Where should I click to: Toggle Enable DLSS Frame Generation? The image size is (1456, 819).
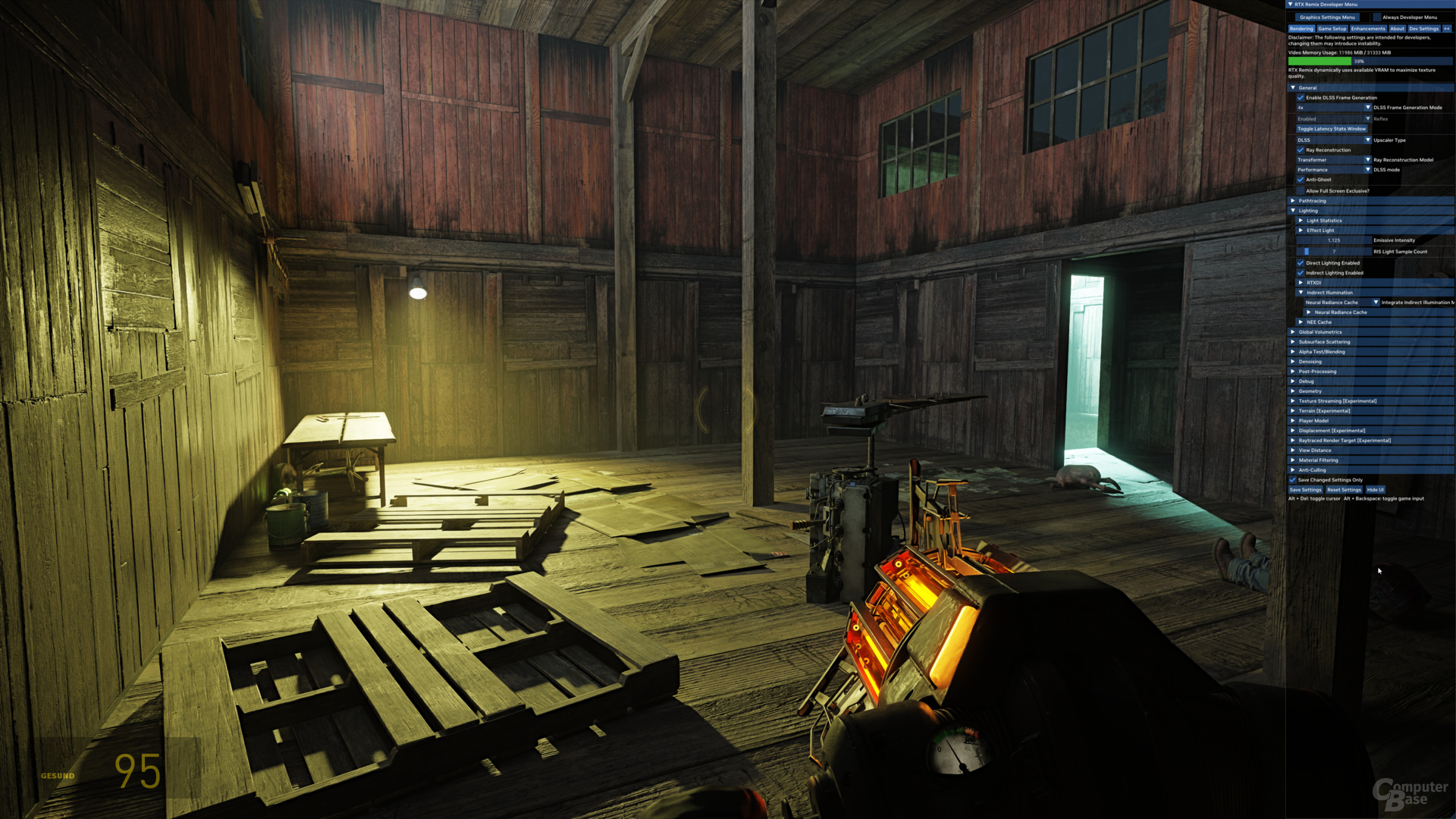click(1301, 98)
